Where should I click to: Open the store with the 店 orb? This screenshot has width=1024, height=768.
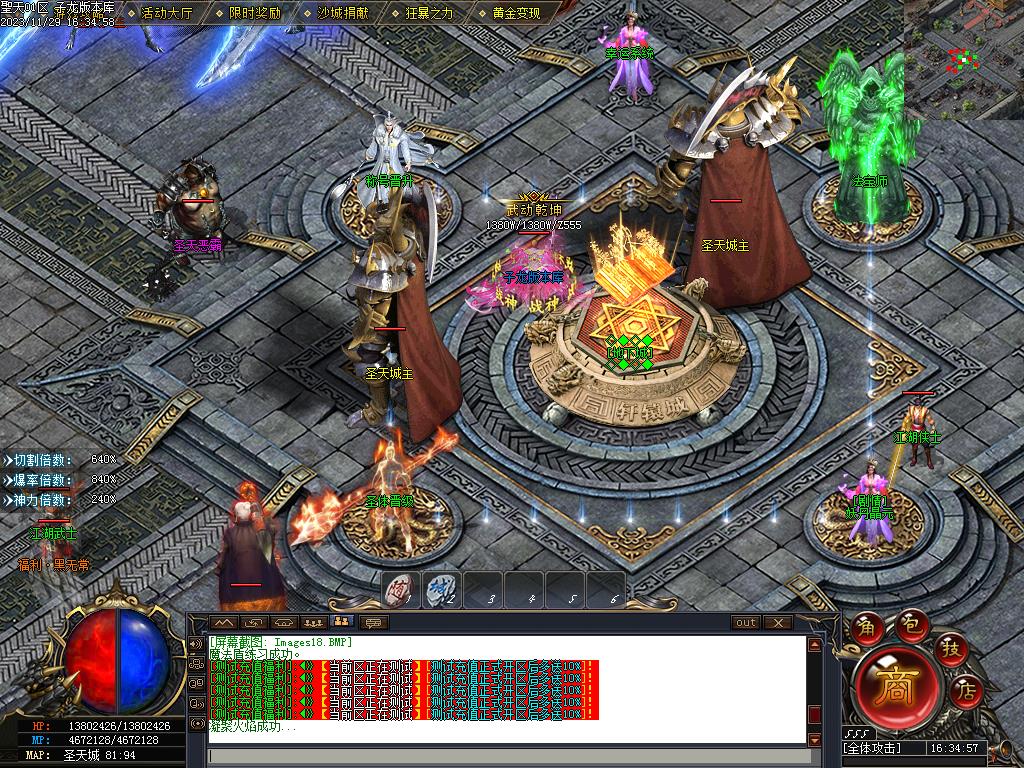(x=966, y=688)
